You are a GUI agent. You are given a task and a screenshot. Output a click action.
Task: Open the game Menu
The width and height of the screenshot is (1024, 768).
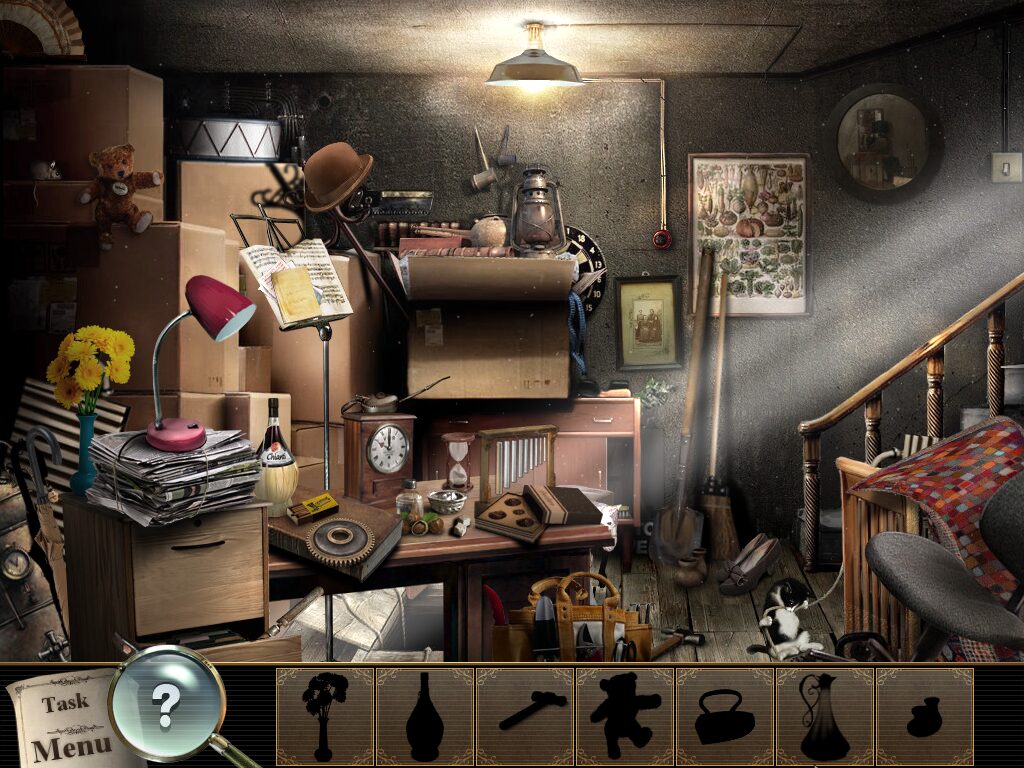coord(70,746)
